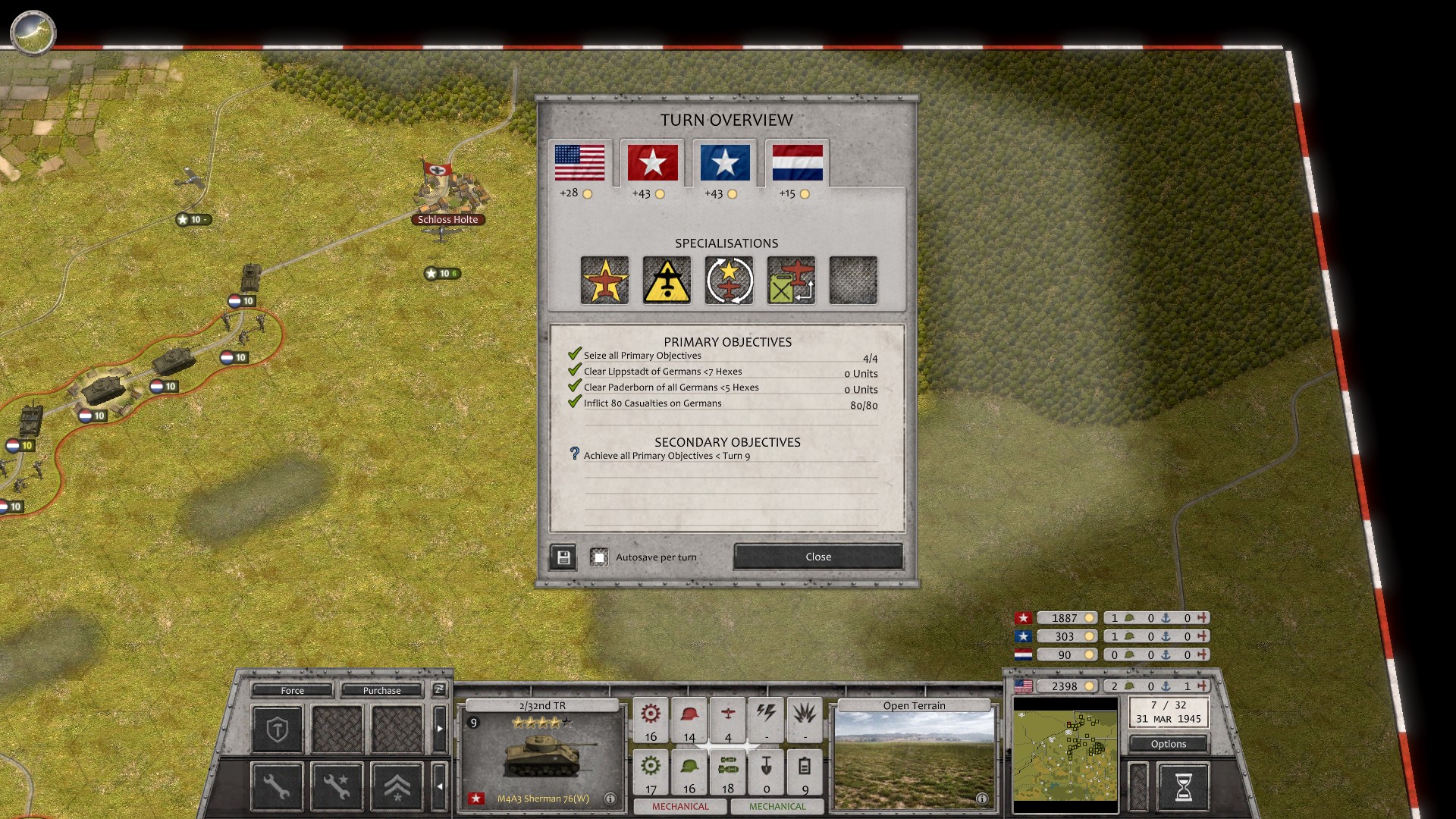Click the chevrons upgrade icon
Image resolution: width=1456 pixels, height=819 pixels.
point(397,786)
